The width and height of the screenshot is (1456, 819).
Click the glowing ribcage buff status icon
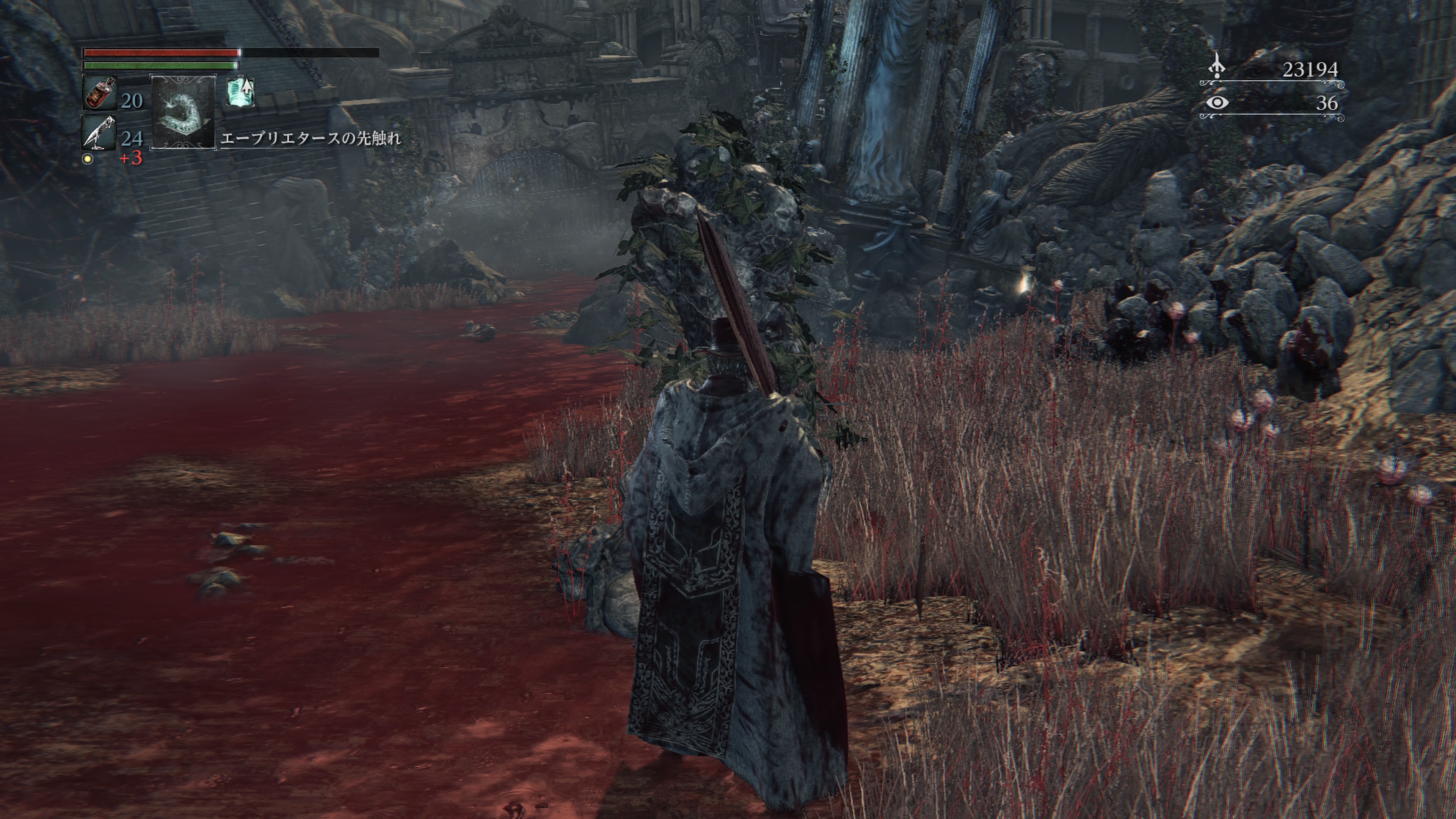click(x=241, y=92)
